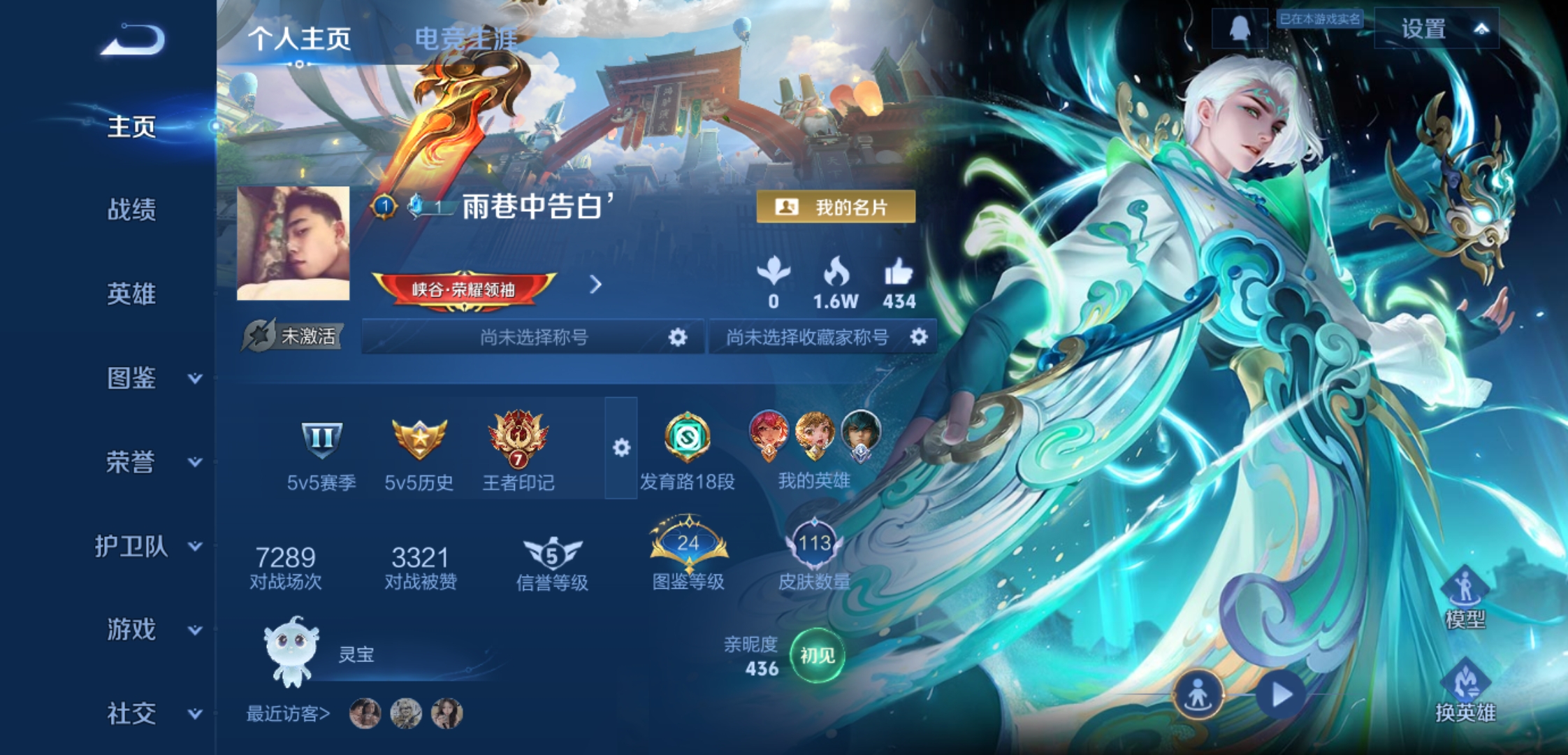Open the 设置 dropdown
The height and width of the screenshot is (755, 1568).
1437,29
